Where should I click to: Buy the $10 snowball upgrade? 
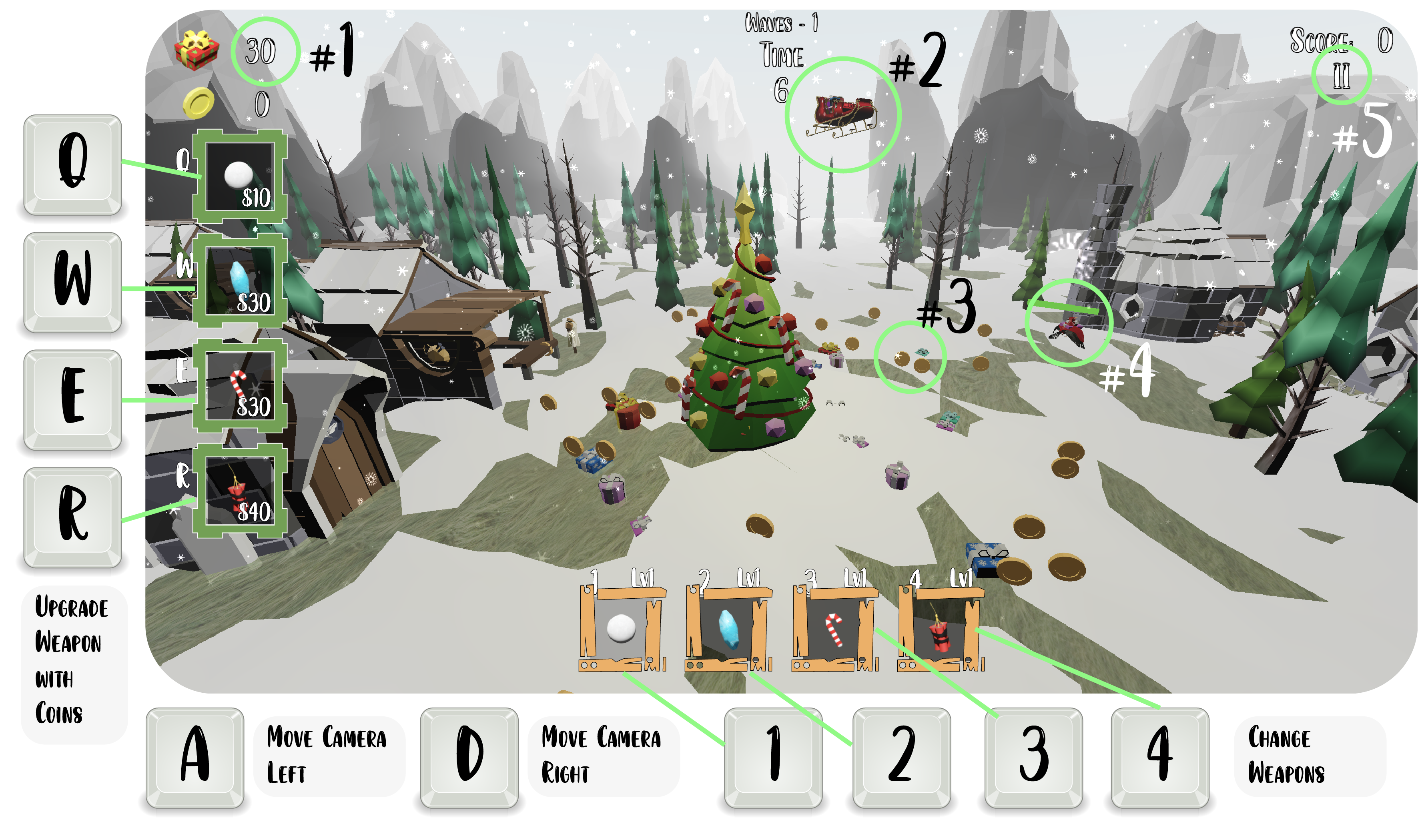(239, 176)
